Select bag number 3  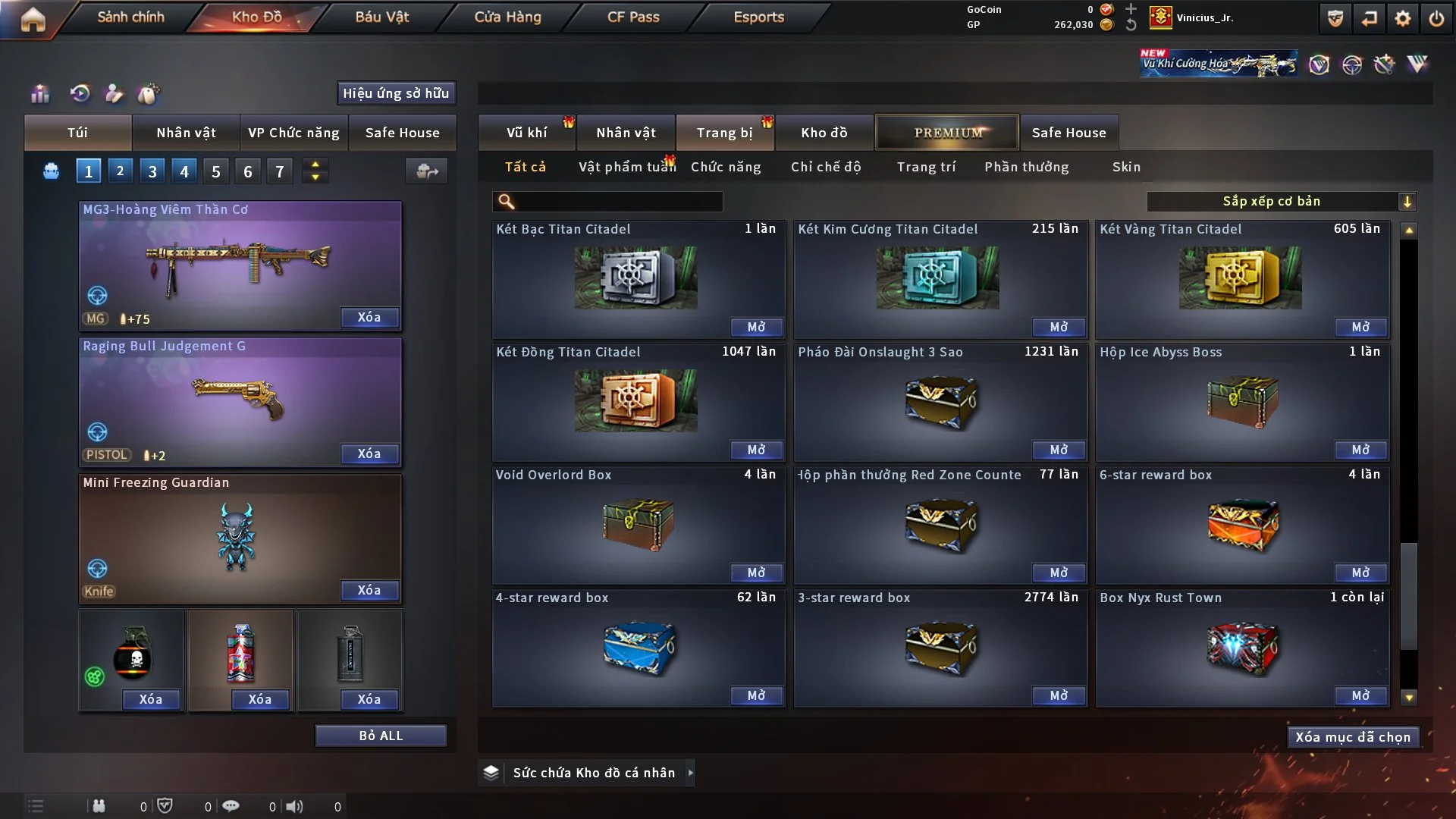(152, 171)
